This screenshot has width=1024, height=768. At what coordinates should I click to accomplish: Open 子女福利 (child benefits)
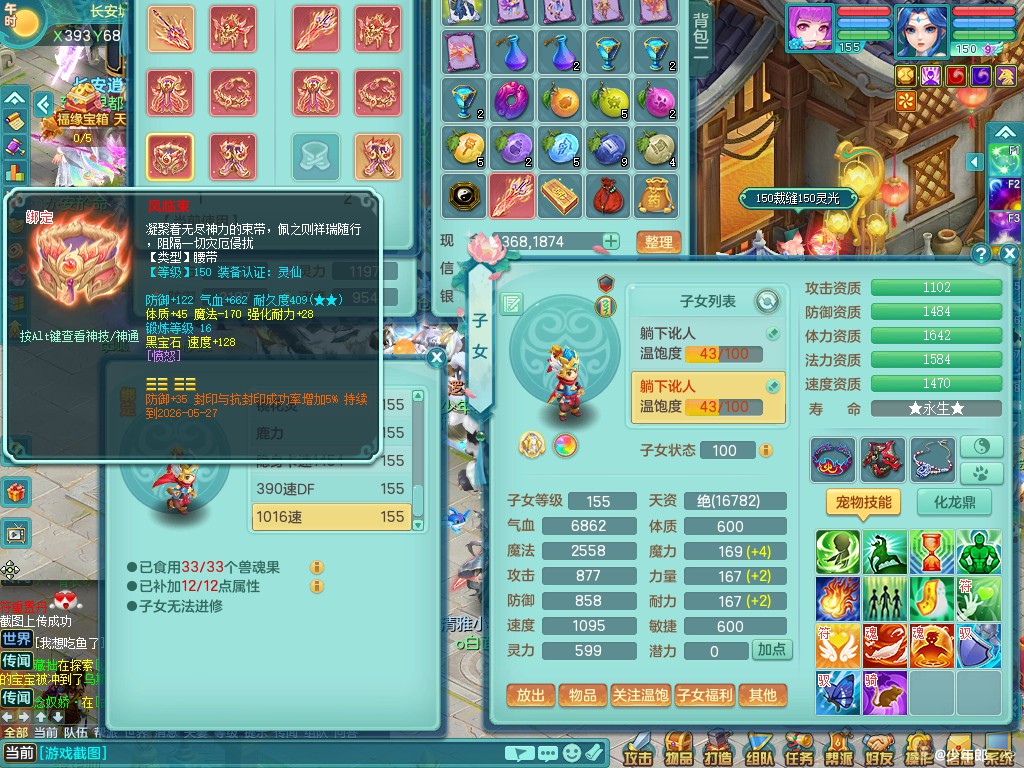pos(704,695)
